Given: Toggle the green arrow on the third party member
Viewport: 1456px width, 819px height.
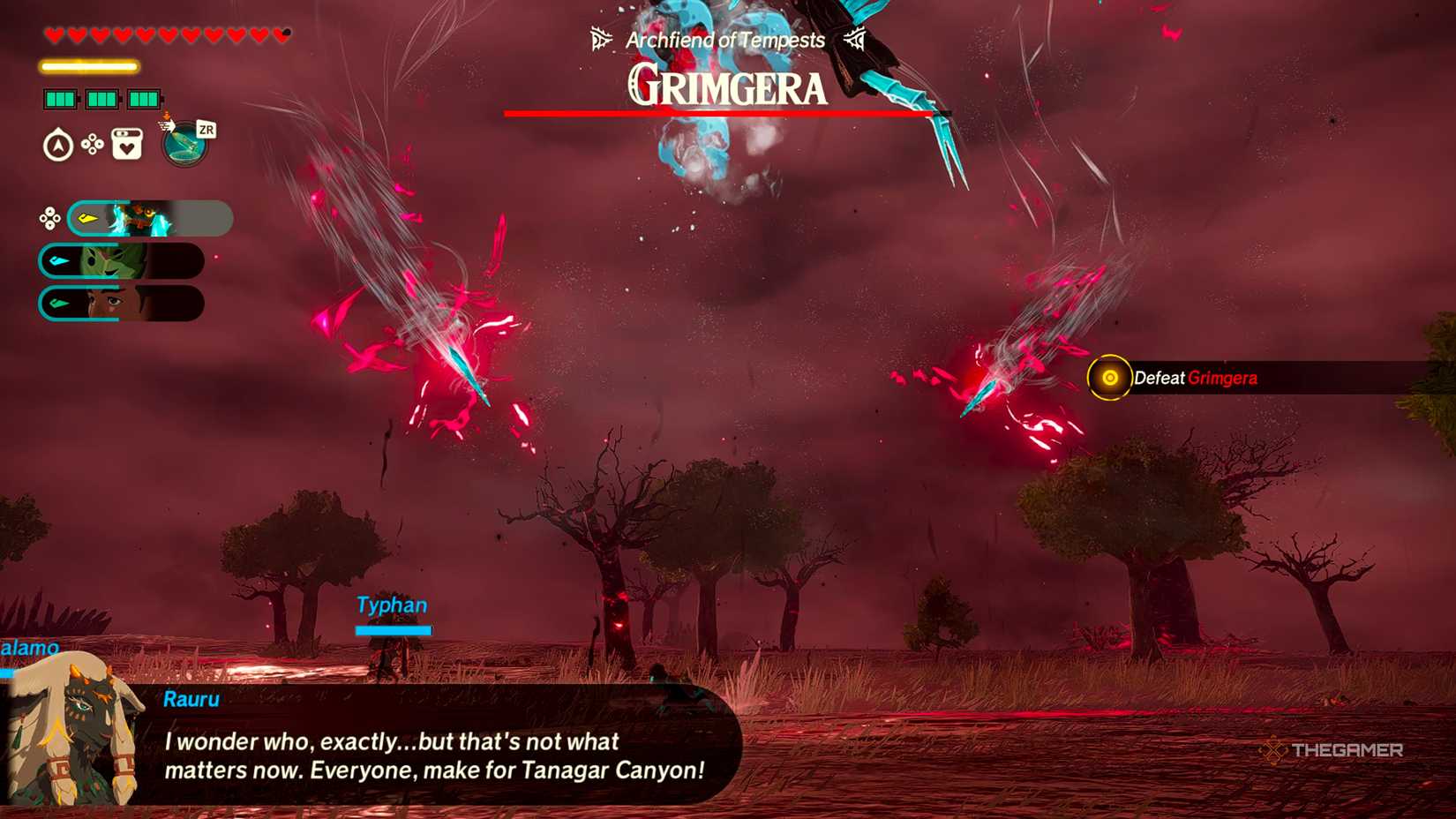Looking at the screenshot, I should [57, 303].
